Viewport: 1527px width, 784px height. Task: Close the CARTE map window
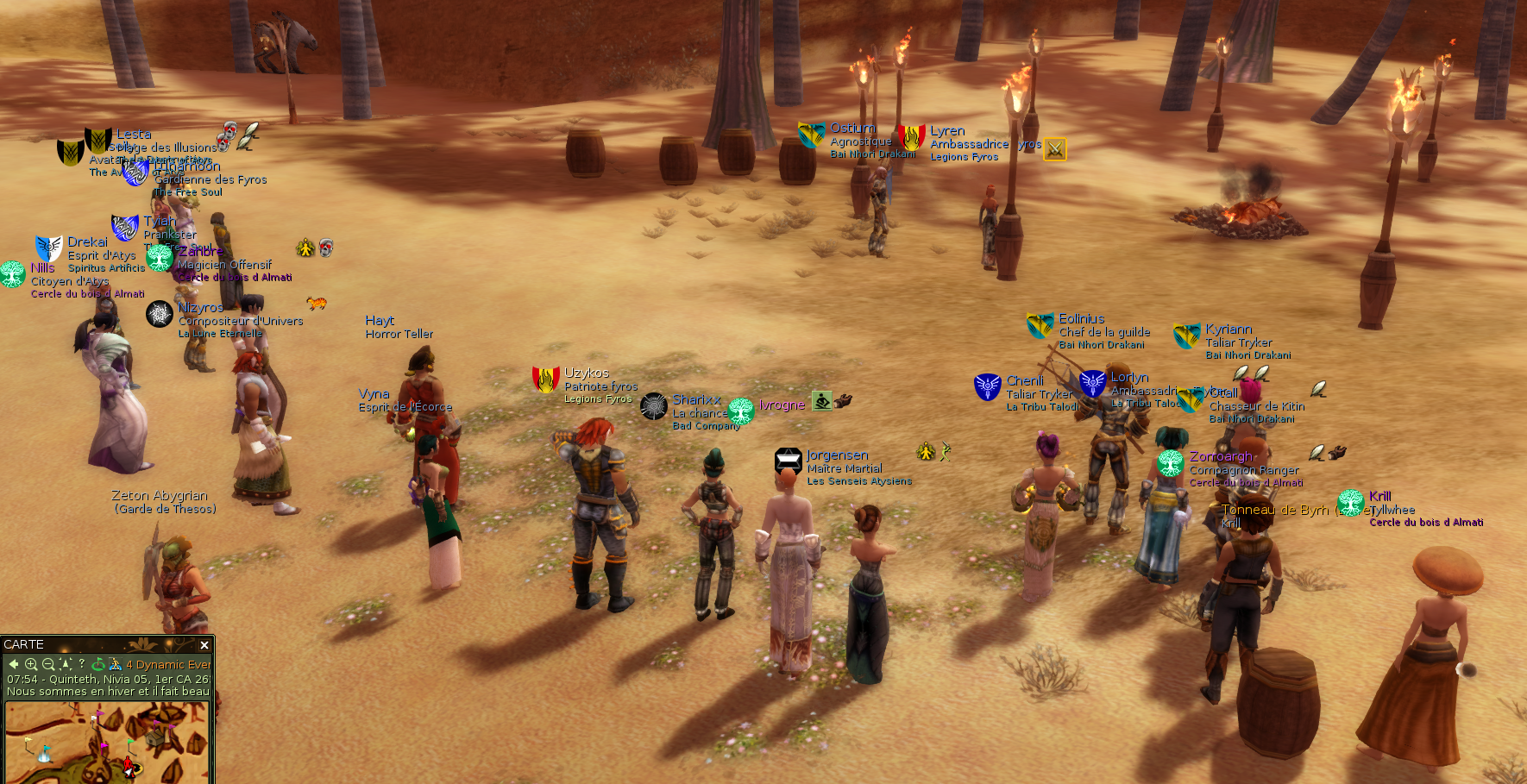point(204,645)
